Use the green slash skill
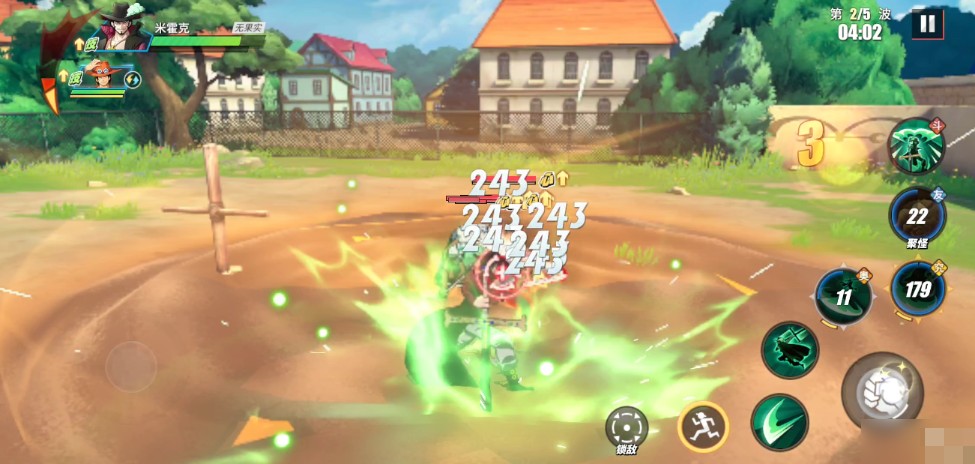975x464 pixels. point(780,422)
